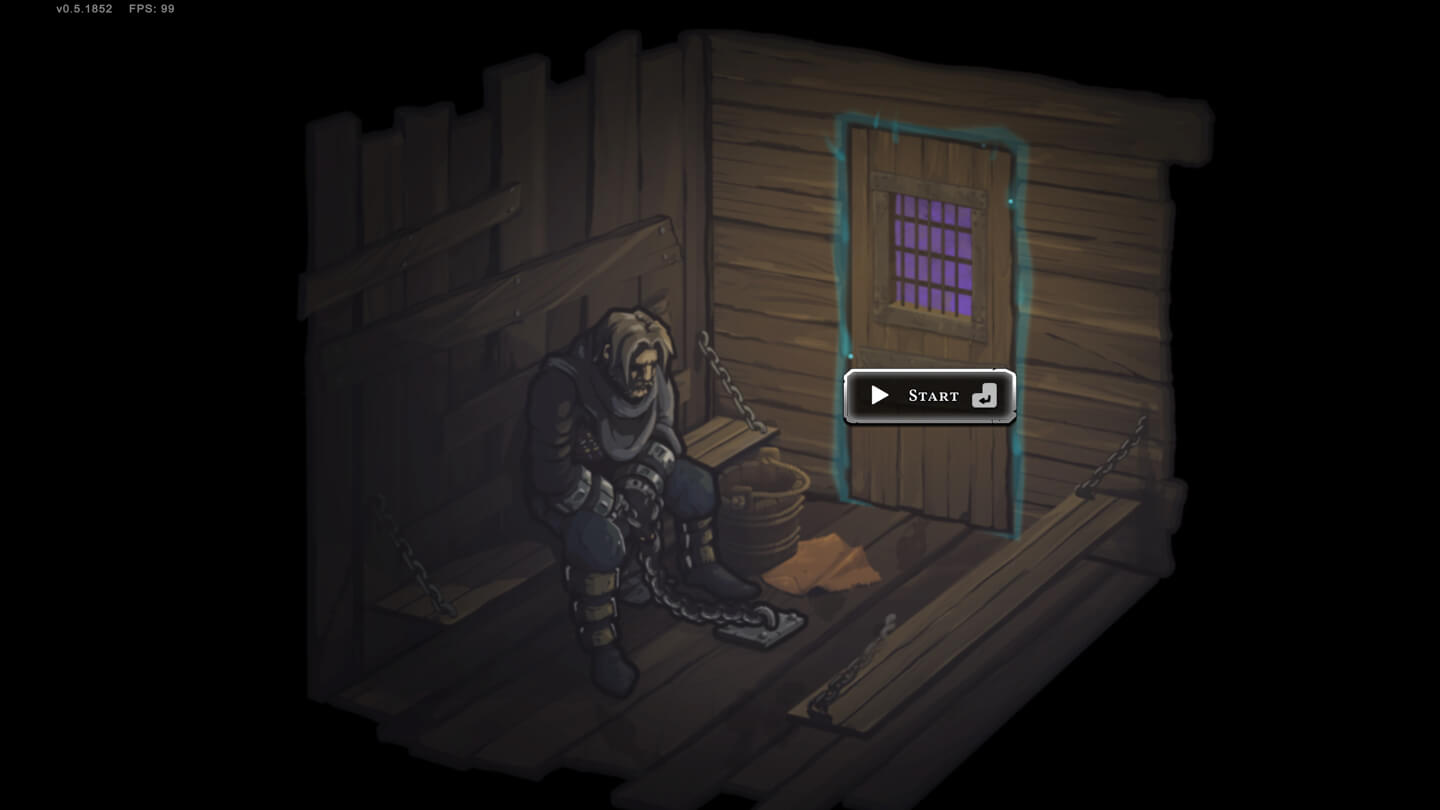Click the wooden bench beside the prisoner
1440x810 pixels.
click(x=725, y=440)
